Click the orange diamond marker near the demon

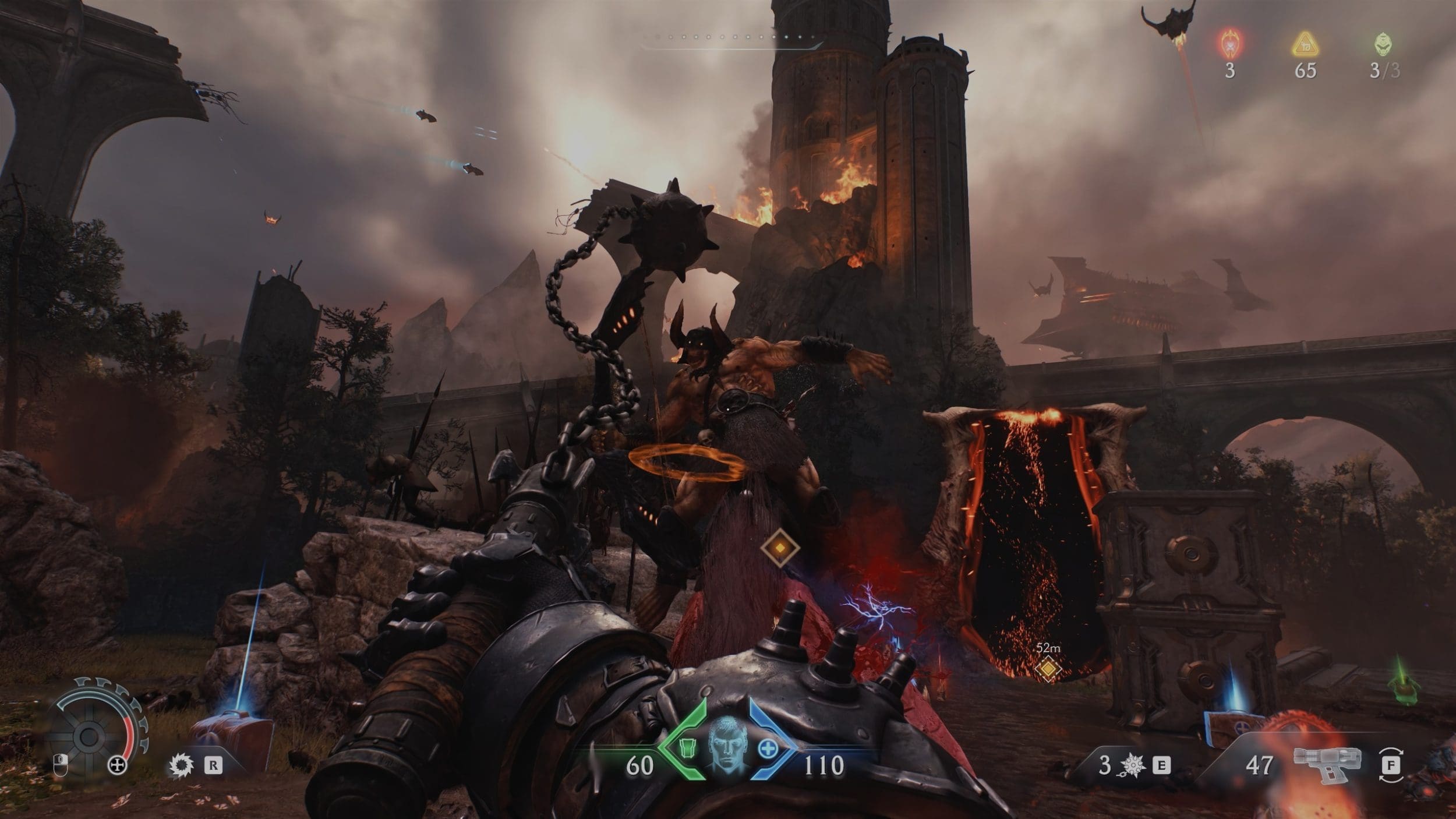(x=779, y=547)
